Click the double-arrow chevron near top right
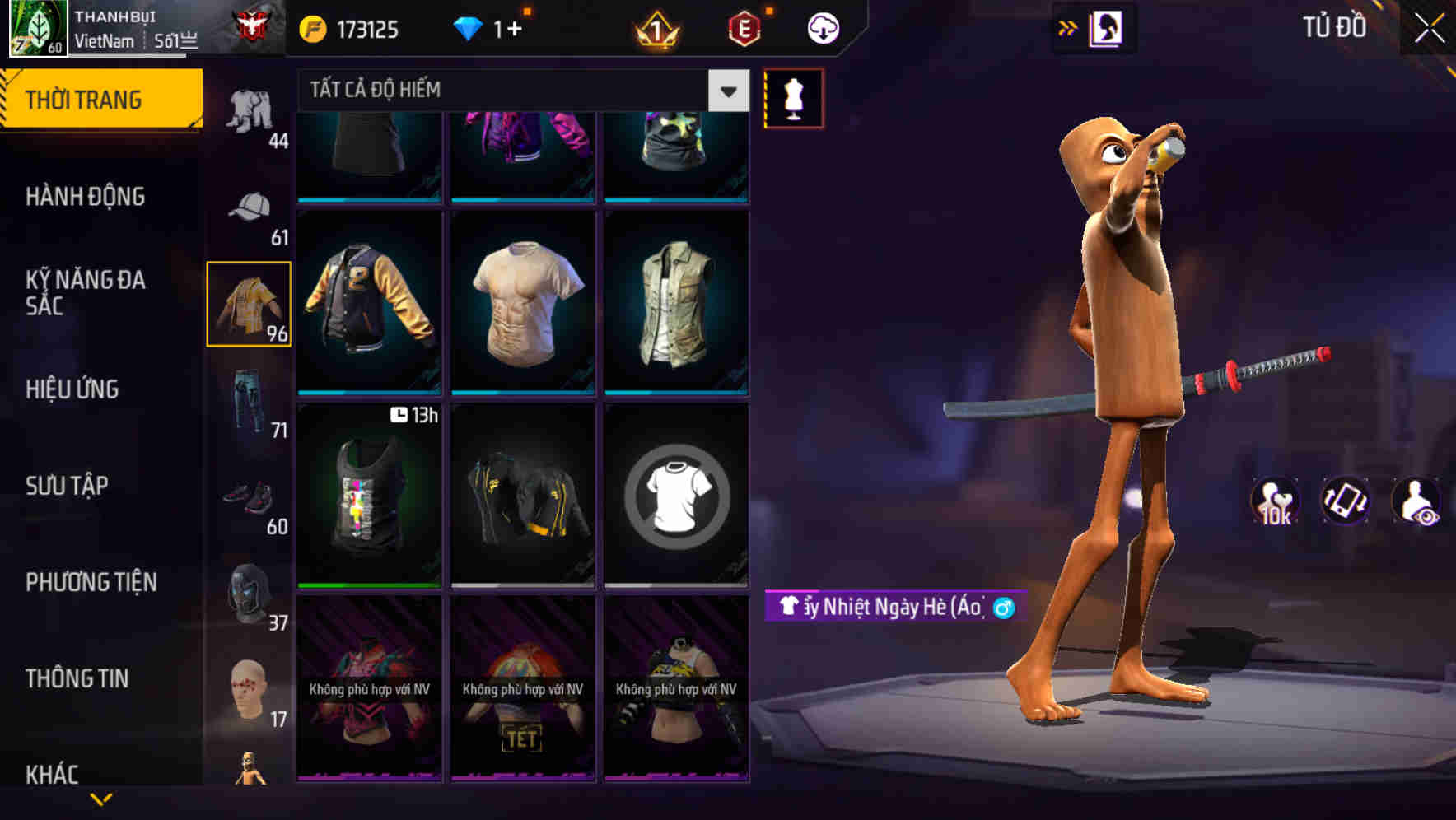The image size is (1456, 820). 1068,27
